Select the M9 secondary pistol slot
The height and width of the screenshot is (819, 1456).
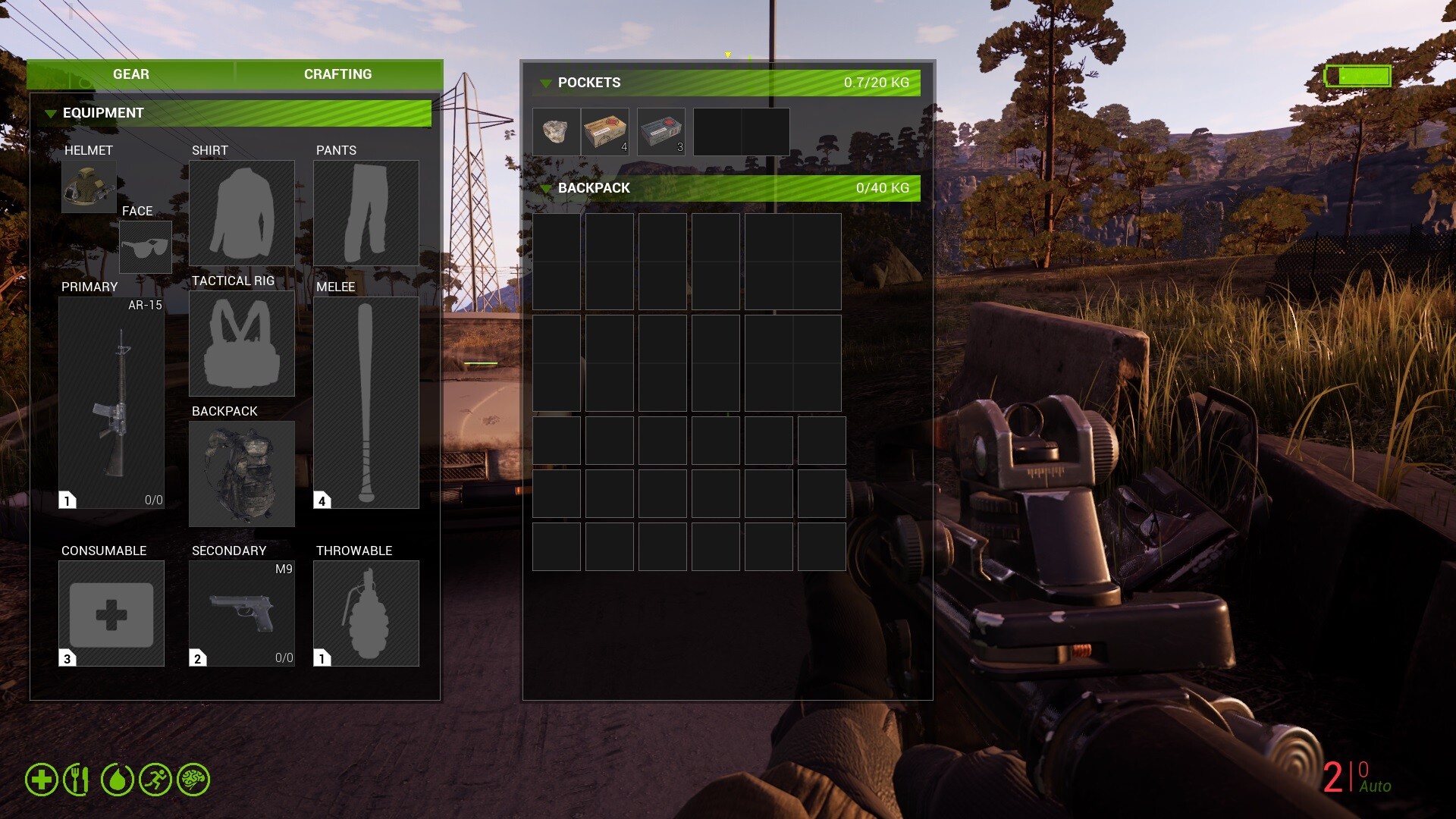pos(241,613)
